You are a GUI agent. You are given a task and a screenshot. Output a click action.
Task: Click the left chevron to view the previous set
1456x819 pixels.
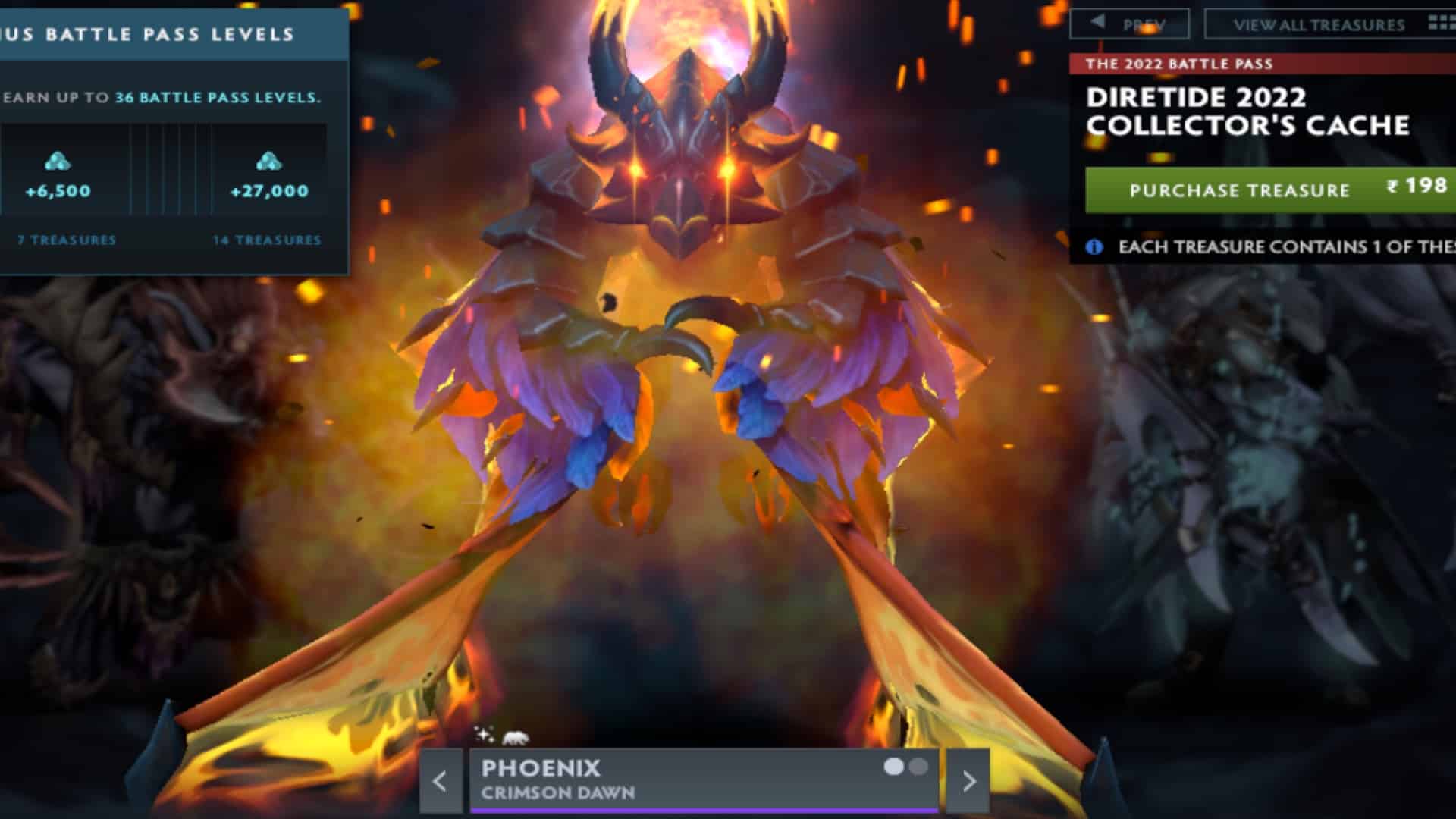point(440,781)
